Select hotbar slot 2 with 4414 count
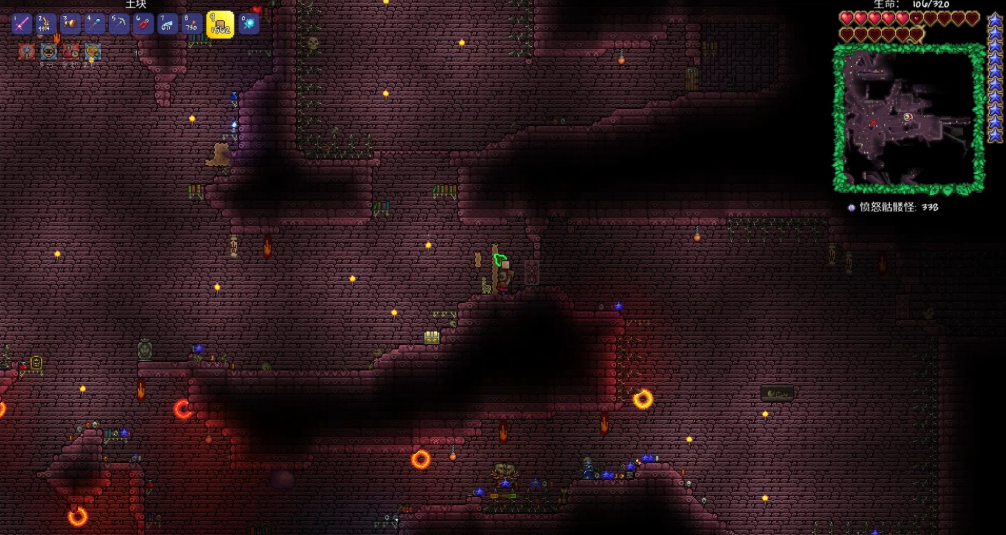The width and height of the screenshot is (1006, 535). (x=47, y=24)
